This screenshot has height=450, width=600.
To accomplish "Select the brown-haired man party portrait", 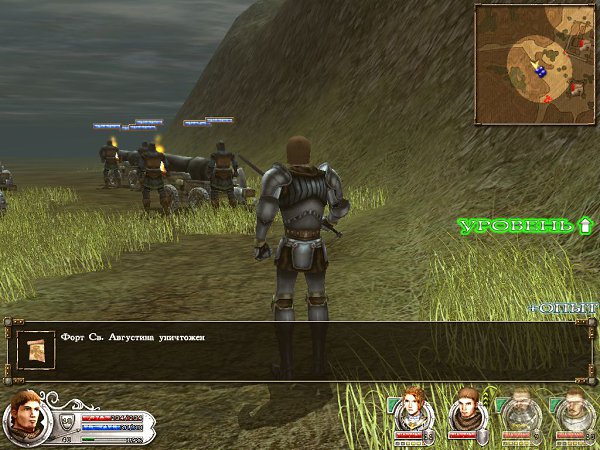I will click(464, 410).
